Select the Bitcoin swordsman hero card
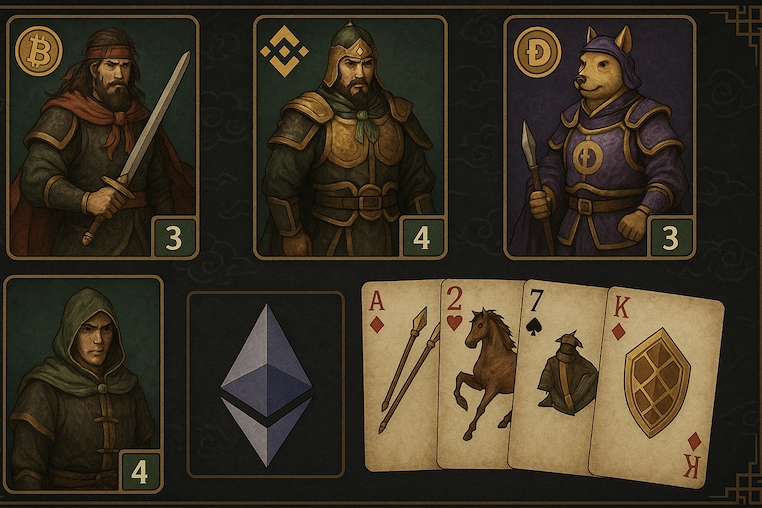 pos(102,137)
